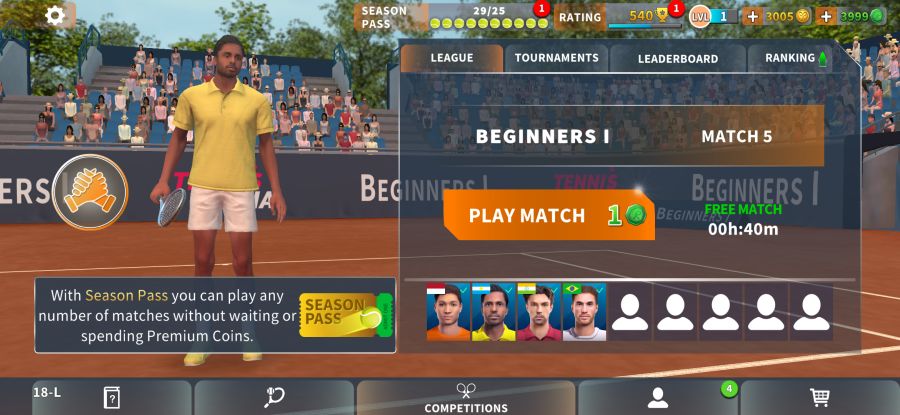Buy green premium coins with plus button
900x415 pixels.
click(x=826, y=16)
